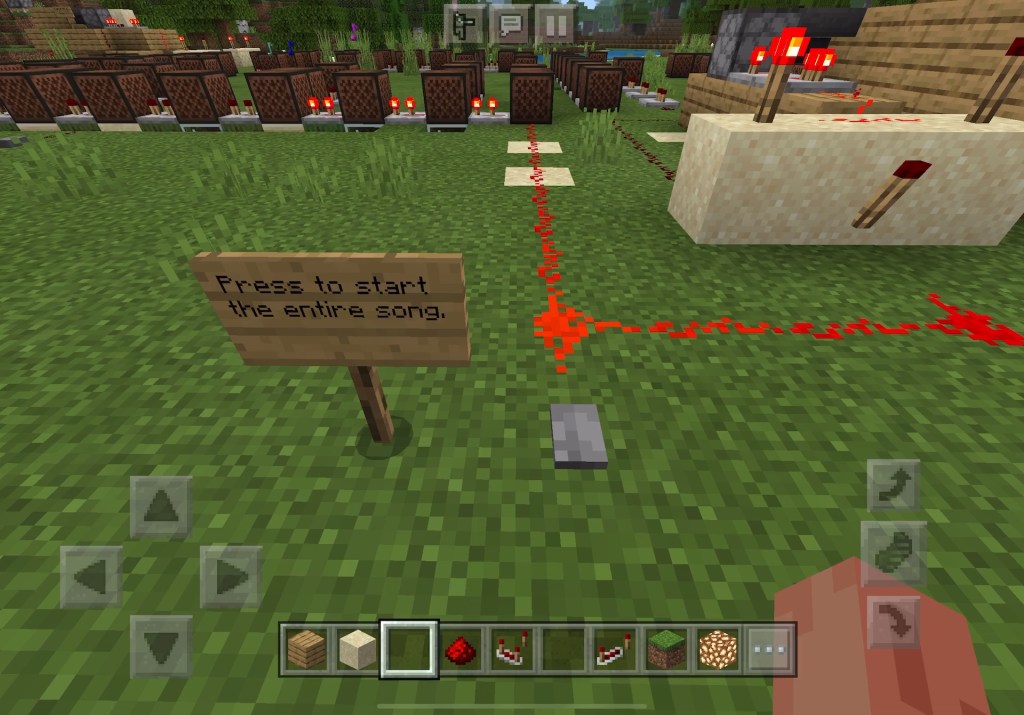Tap the move forward arrow

(160, 507)
